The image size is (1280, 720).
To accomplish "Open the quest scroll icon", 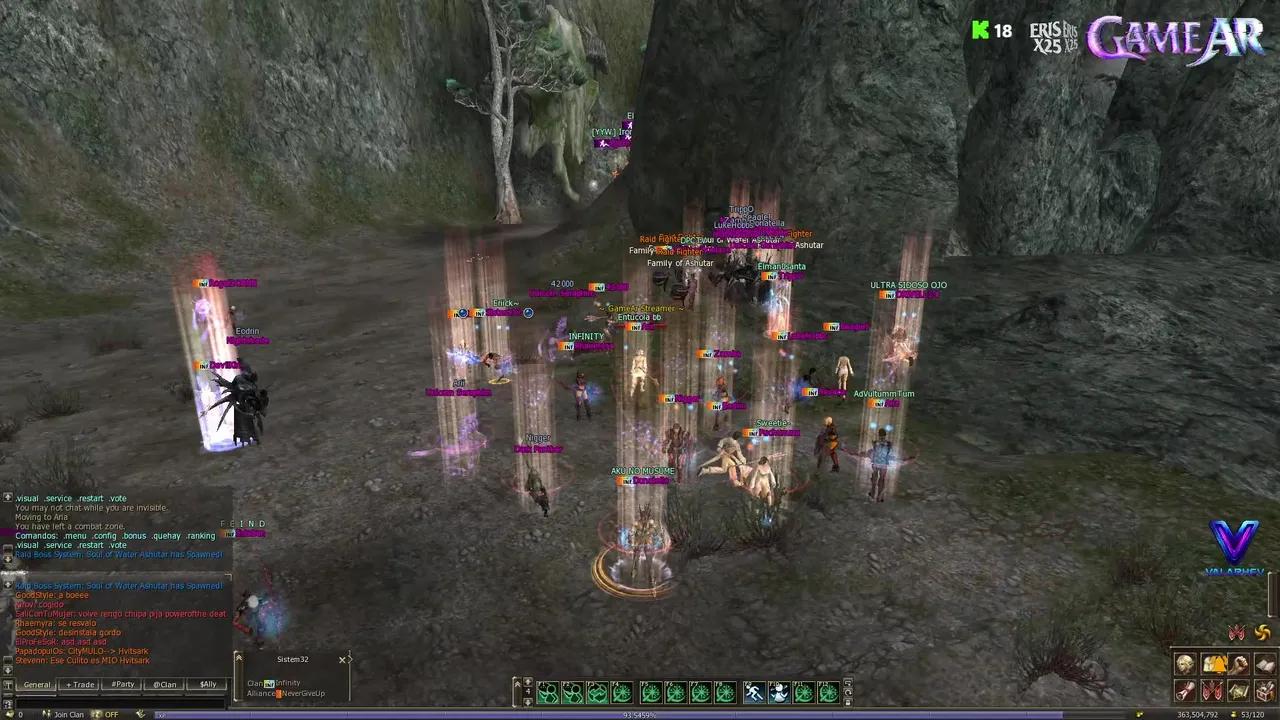I will click(x=1185, y=691).
